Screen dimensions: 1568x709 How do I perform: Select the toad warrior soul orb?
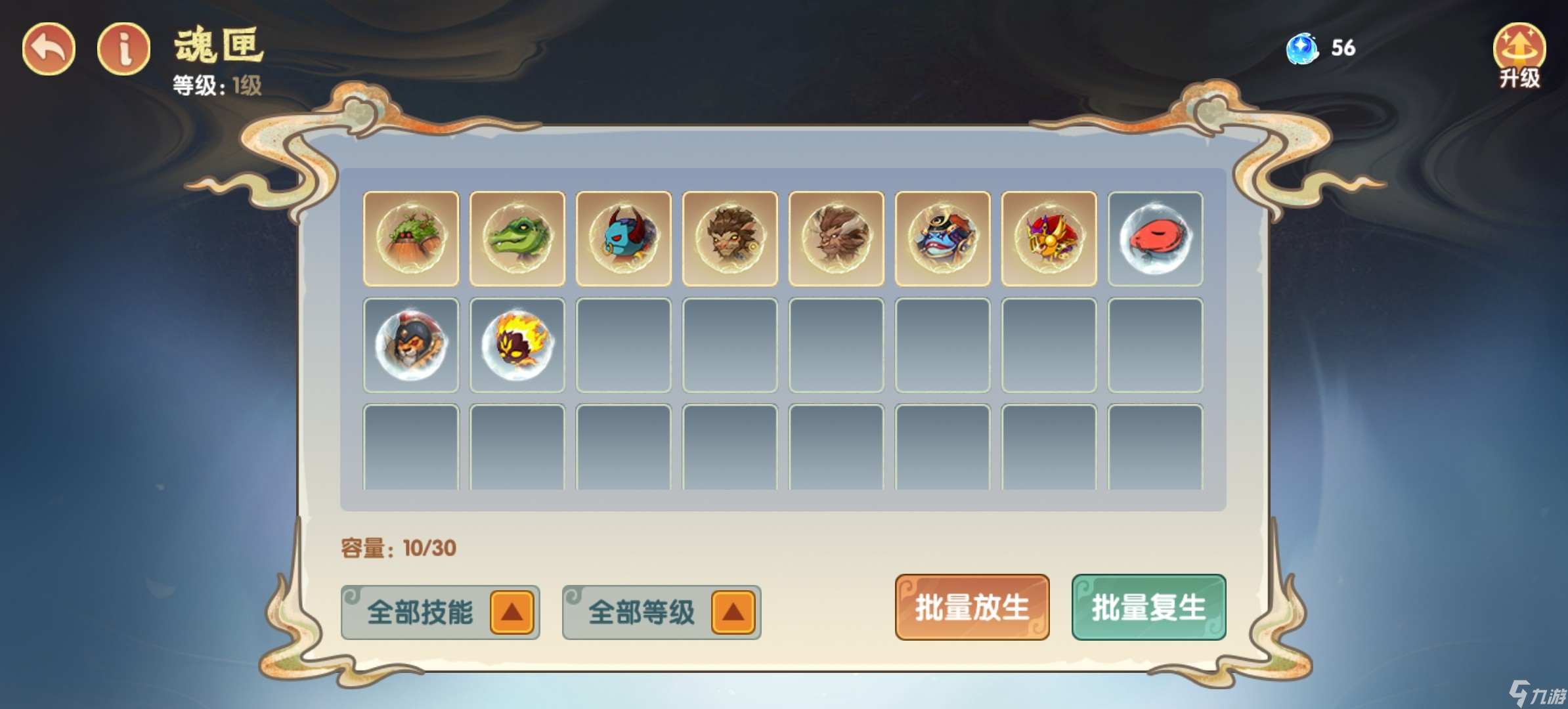(943, 239)
